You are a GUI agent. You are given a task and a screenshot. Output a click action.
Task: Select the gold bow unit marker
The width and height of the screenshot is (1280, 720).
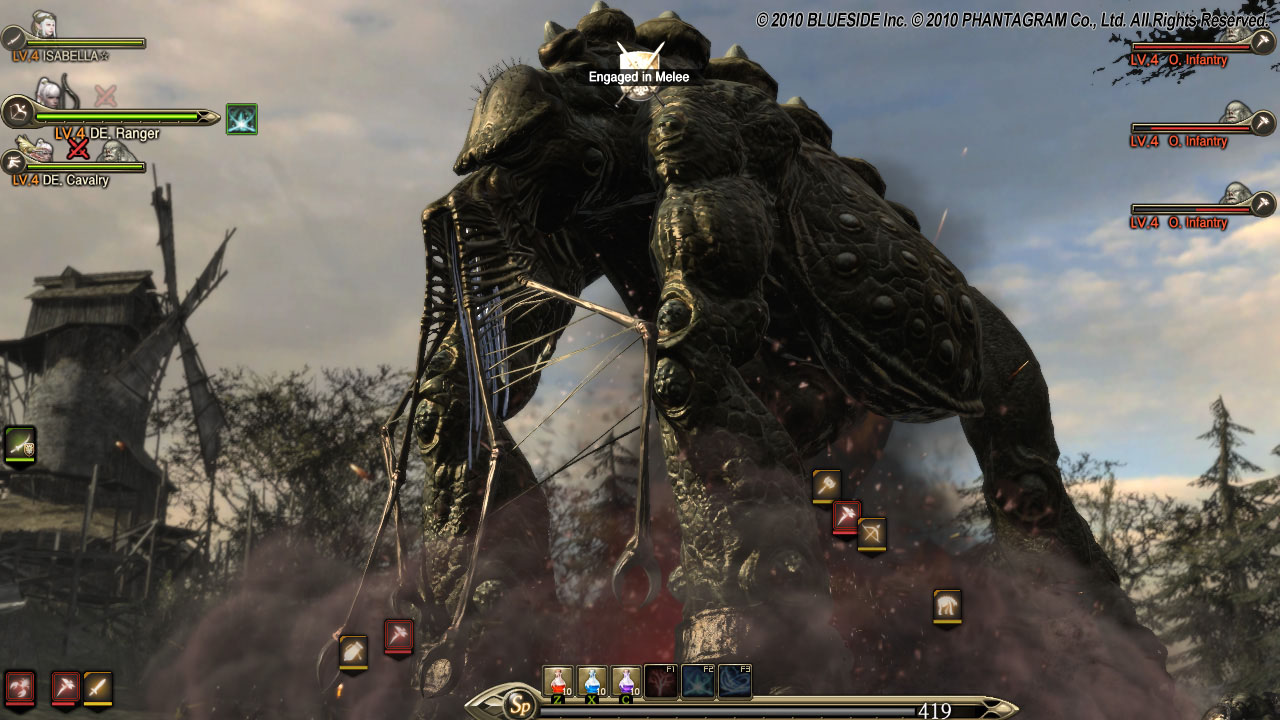pos(872,533)
